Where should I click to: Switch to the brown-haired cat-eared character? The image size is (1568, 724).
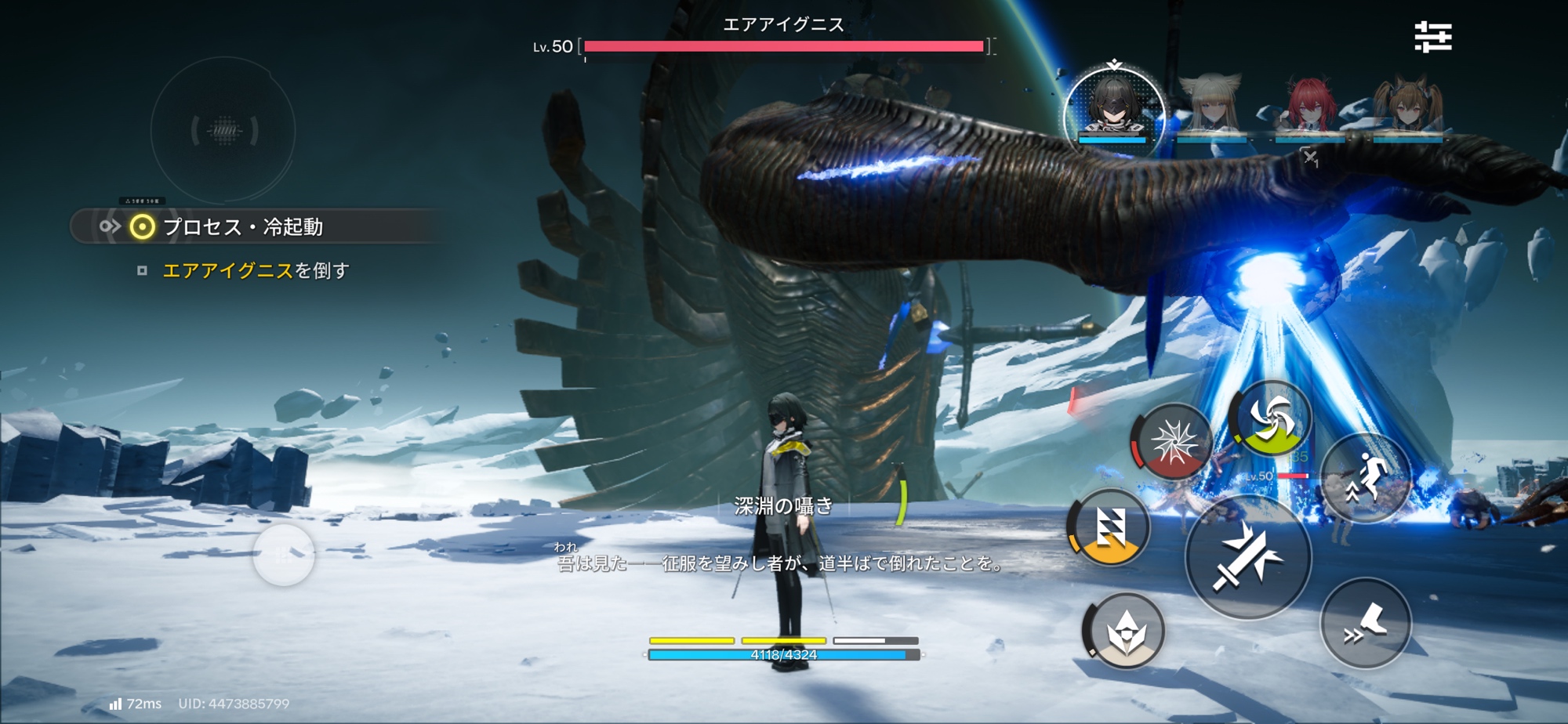[1408, 106]
